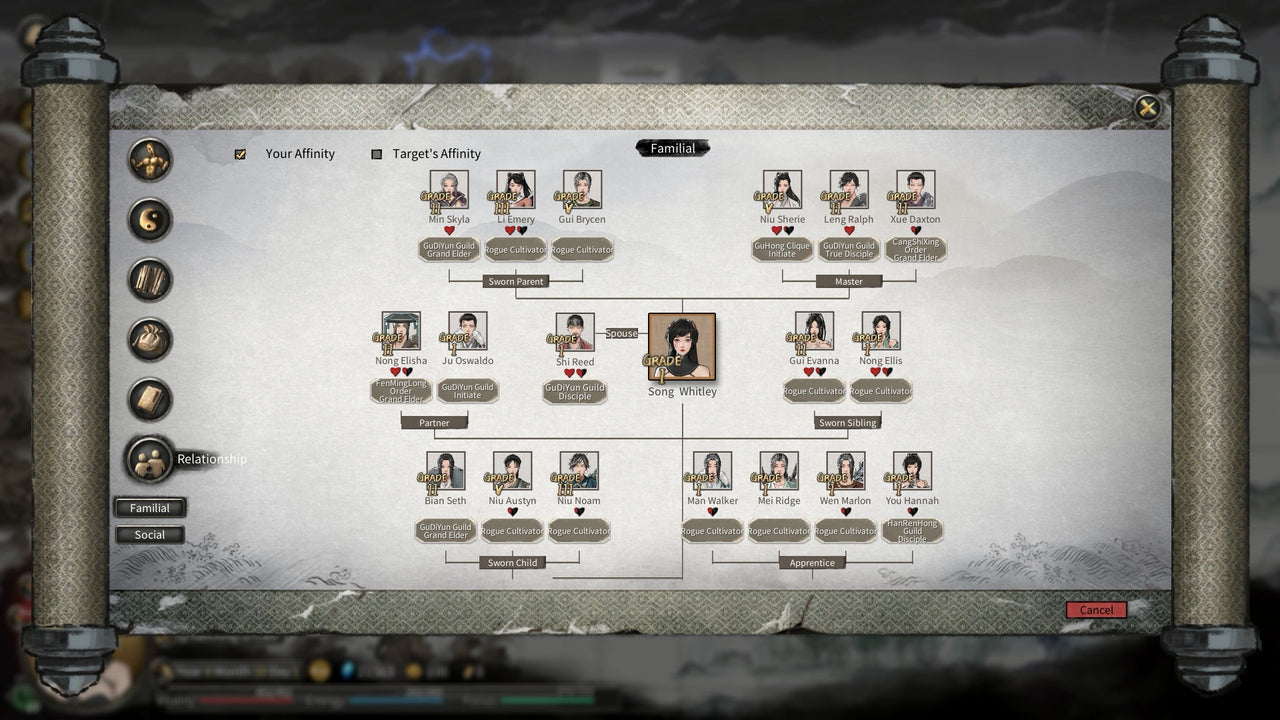Select the Relationship panel icon
Image resolution: width=1280 pixels, height=720 pixels.
click(x=149, y=458)
